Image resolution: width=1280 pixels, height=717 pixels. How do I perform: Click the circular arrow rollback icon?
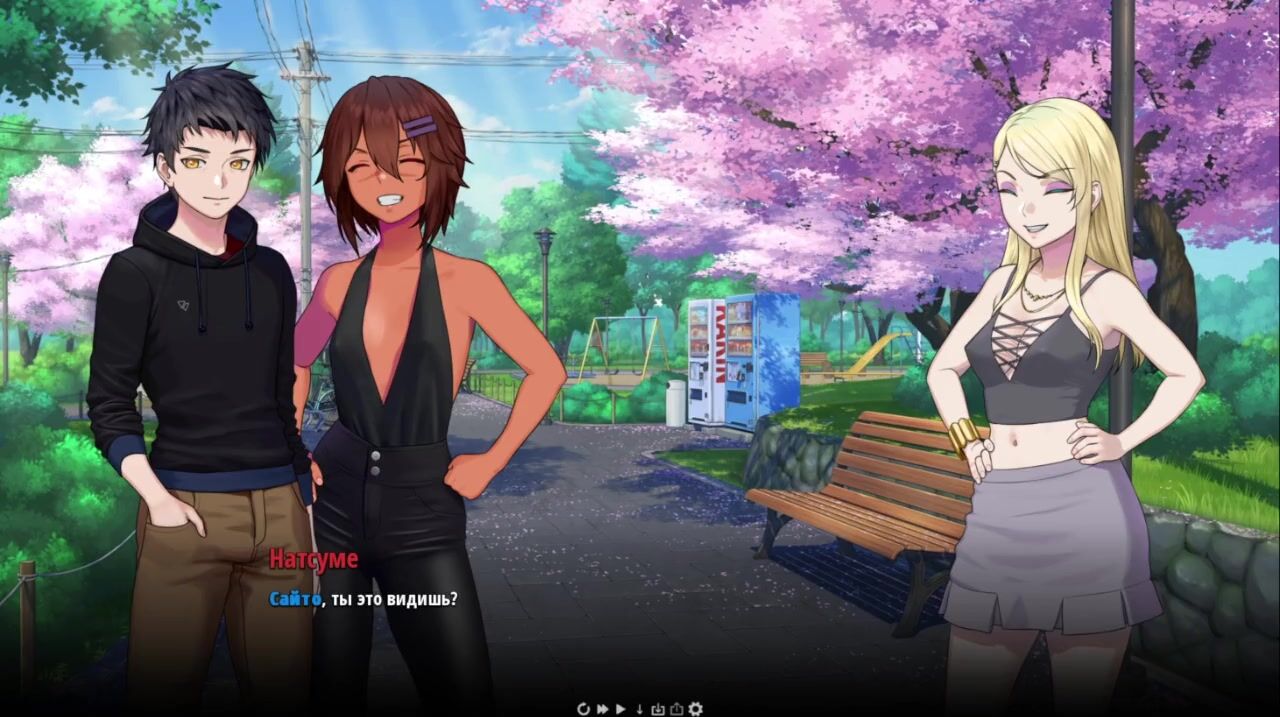(x=584, y=709)
